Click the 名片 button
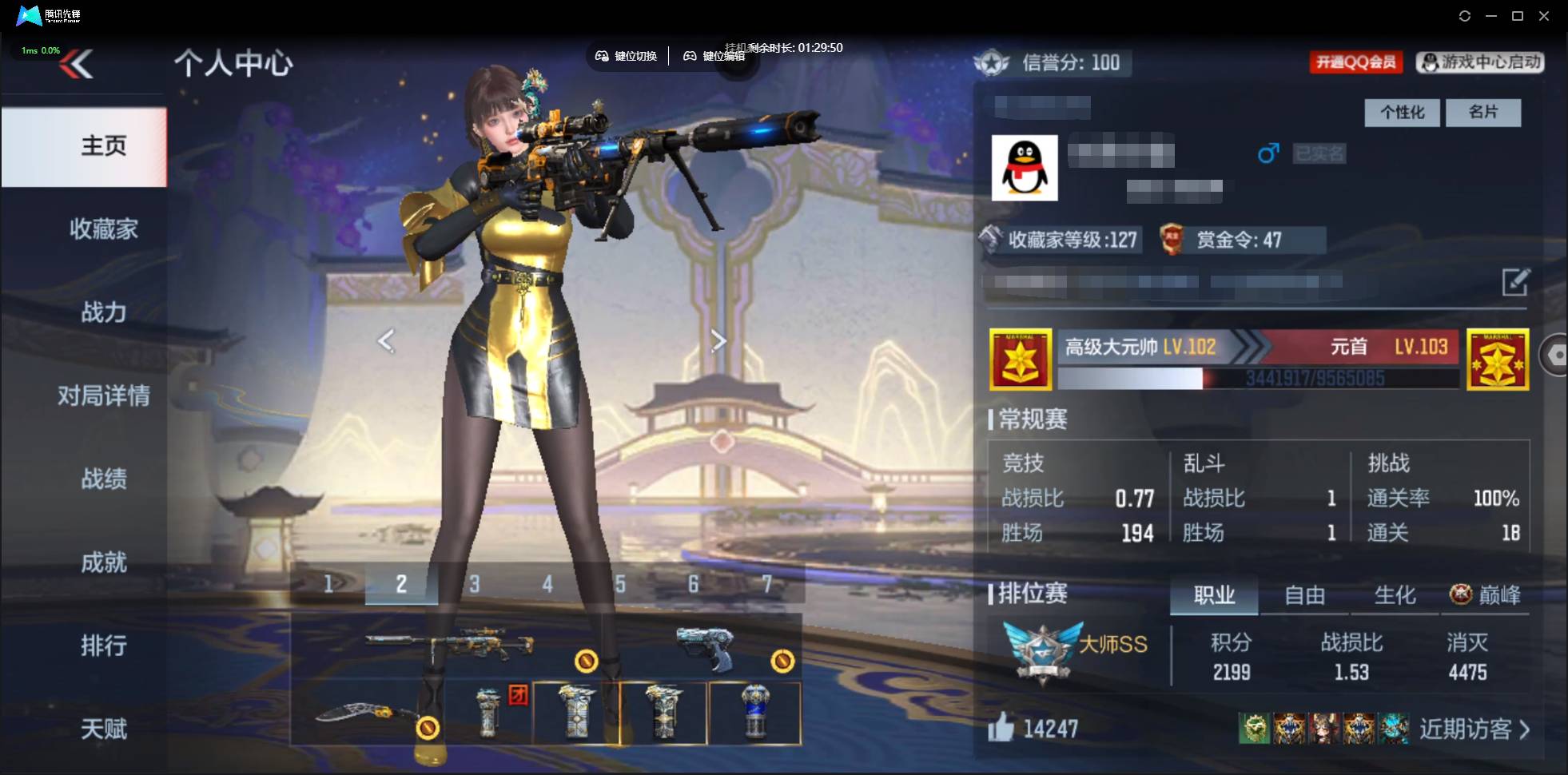The width and height of the screenshot is (1568, 775). click(1483, 113)
